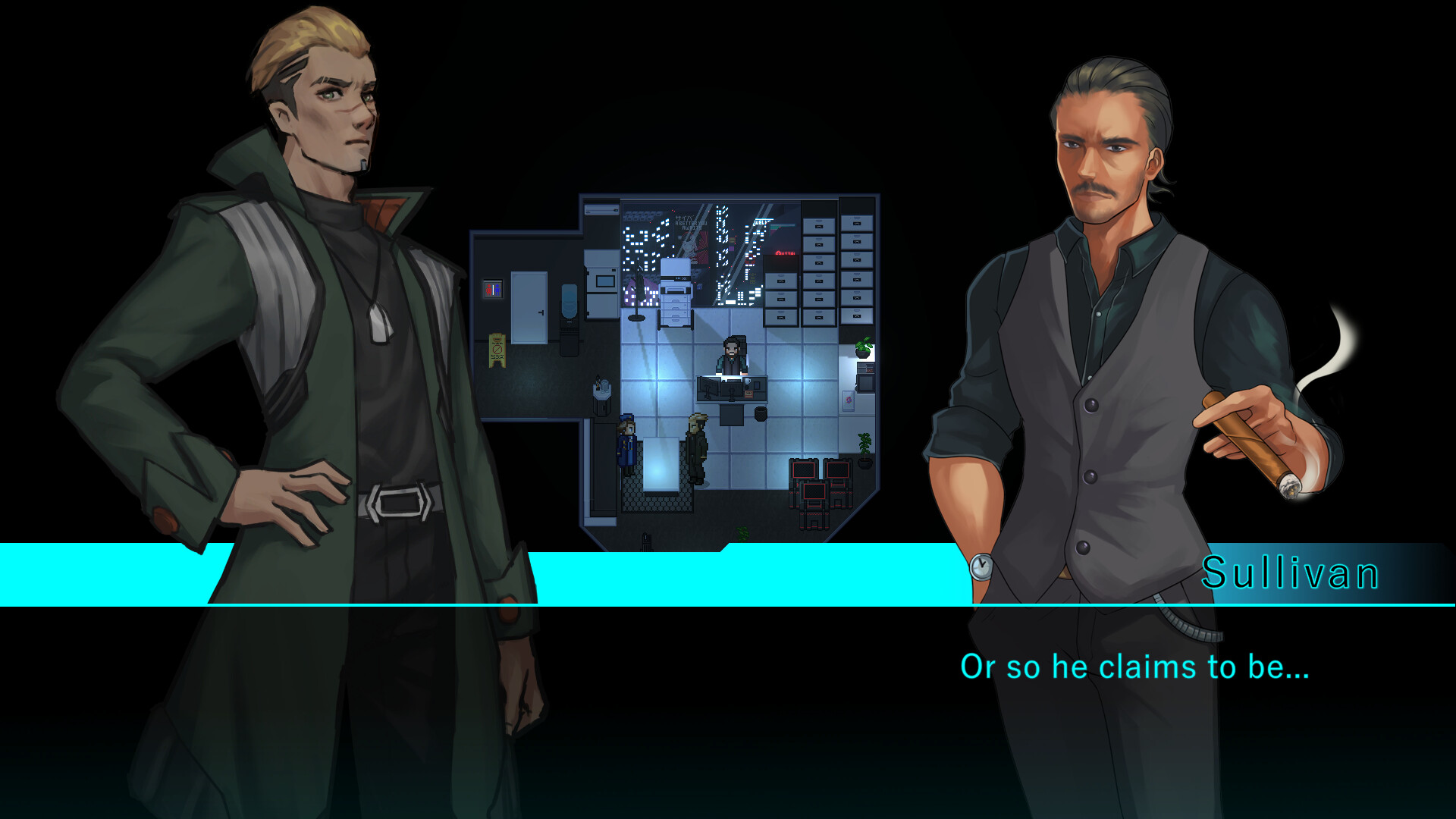Click the potted plant beside the cabinets
The image size is (1456, 819).
click(x=863, y=346)
